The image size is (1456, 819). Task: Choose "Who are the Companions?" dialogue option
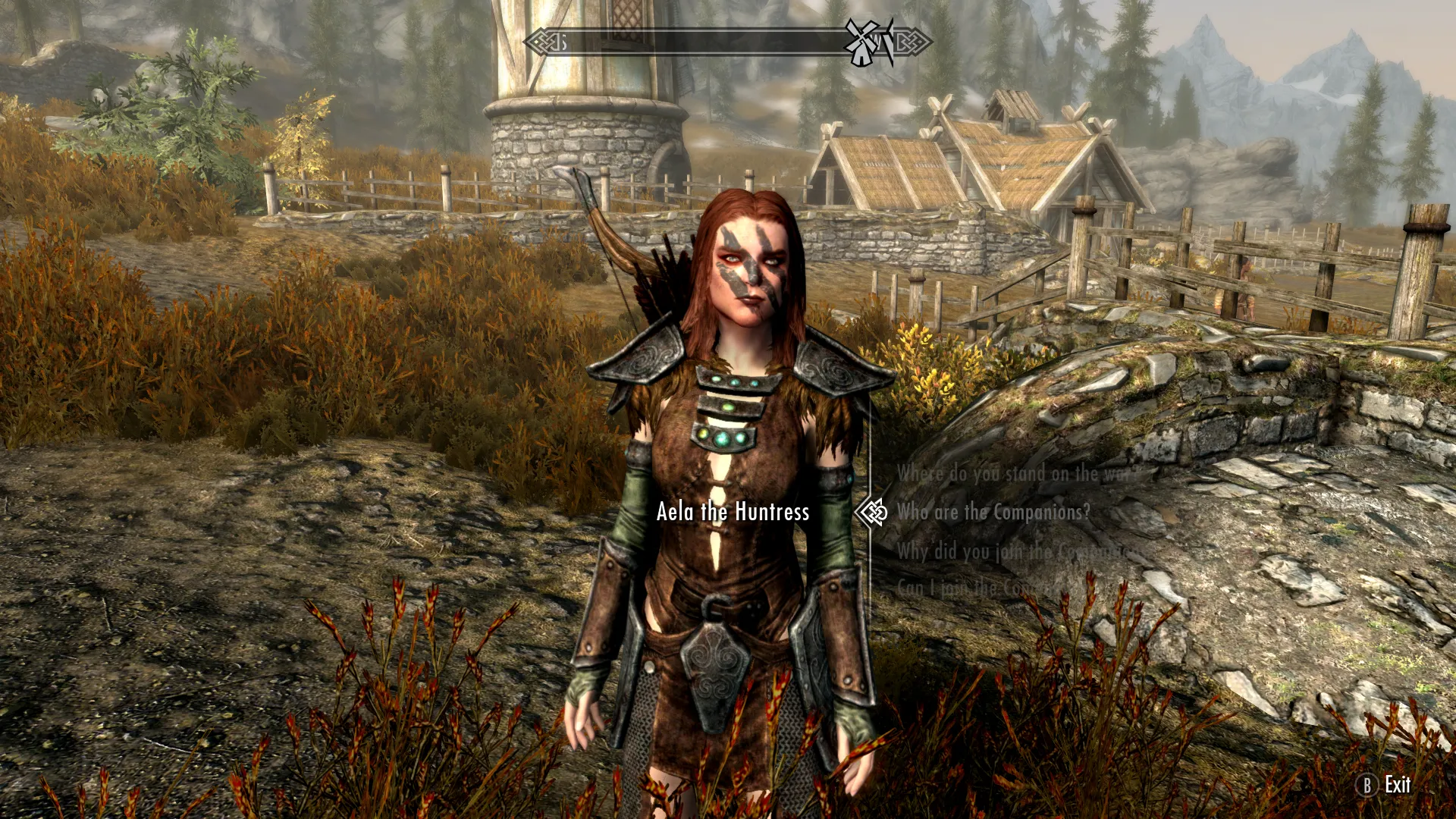(993, 513)
